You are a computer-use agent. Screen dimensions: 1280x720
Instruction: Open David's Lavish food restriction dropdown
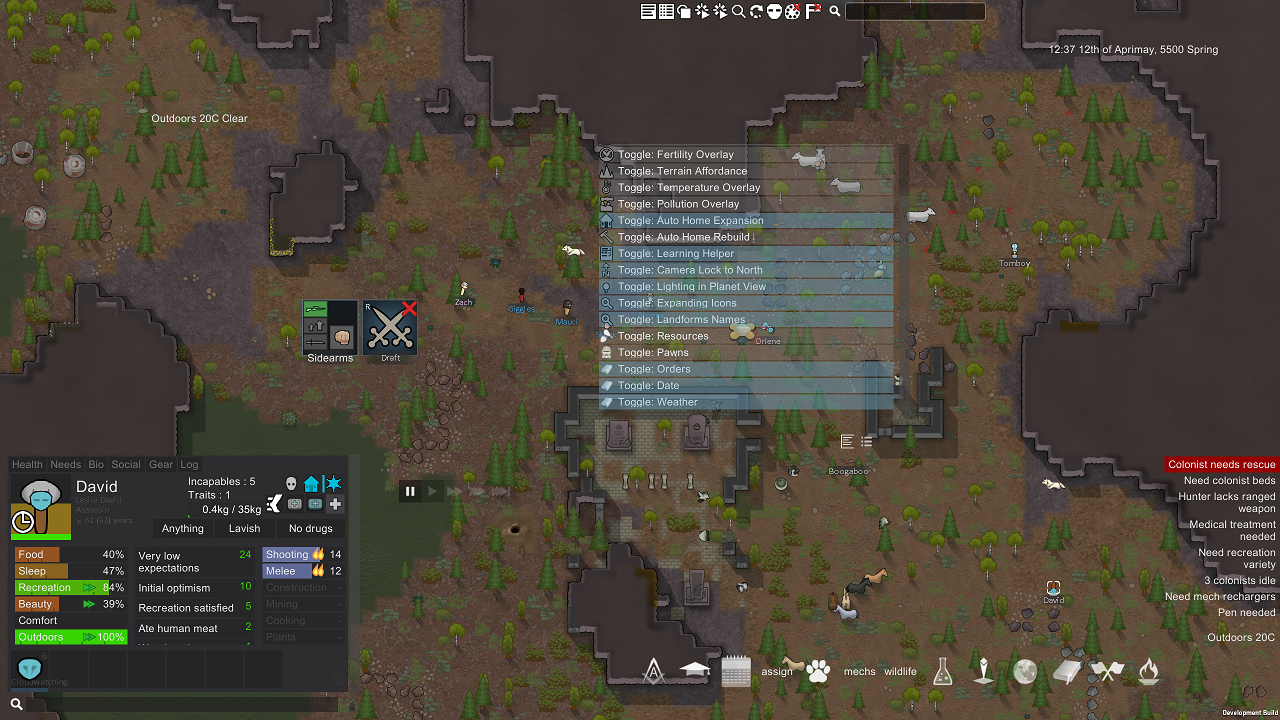(245, 528)
